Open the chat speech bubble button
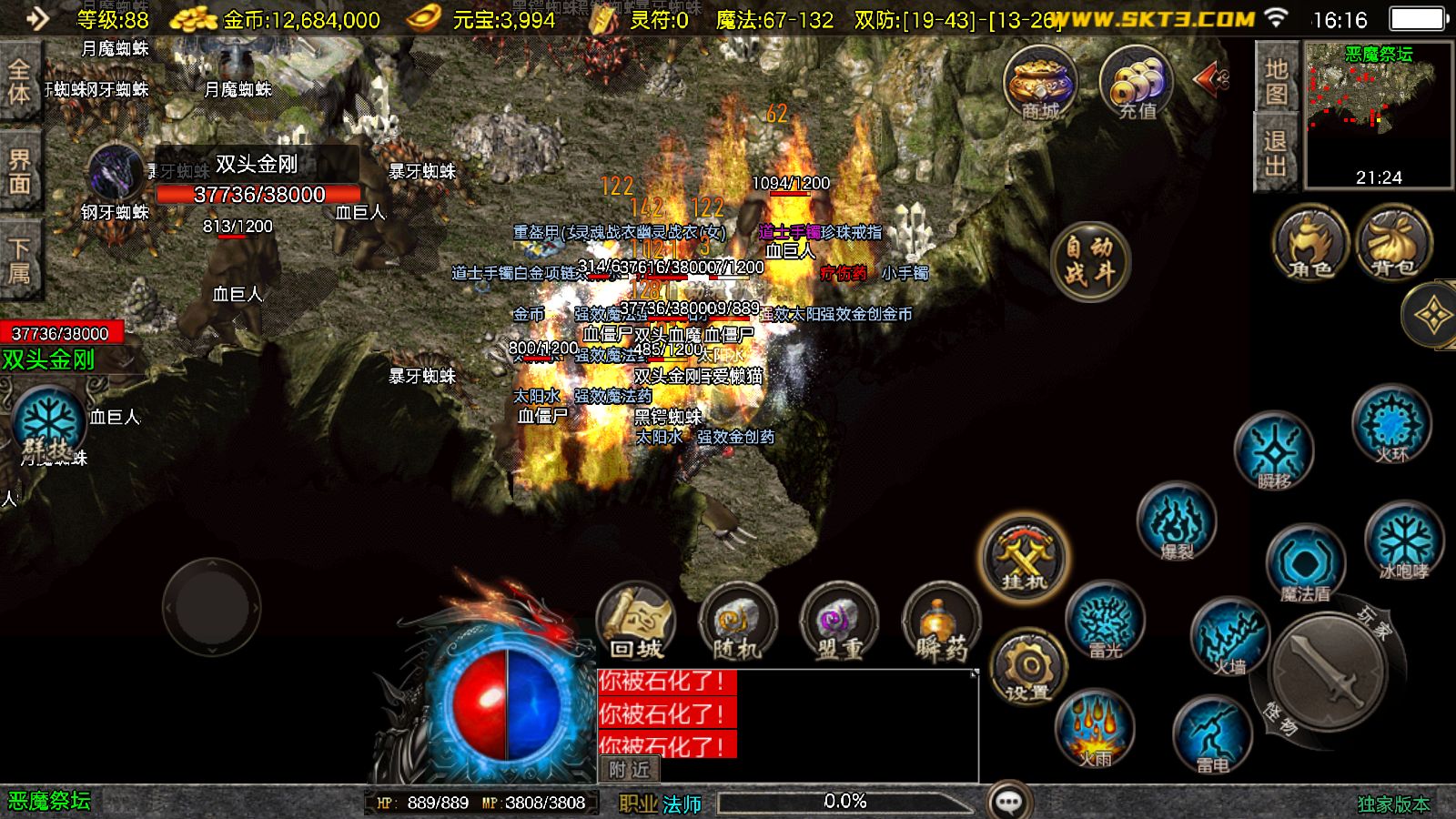The image size is (1456, 819). 1009,802
